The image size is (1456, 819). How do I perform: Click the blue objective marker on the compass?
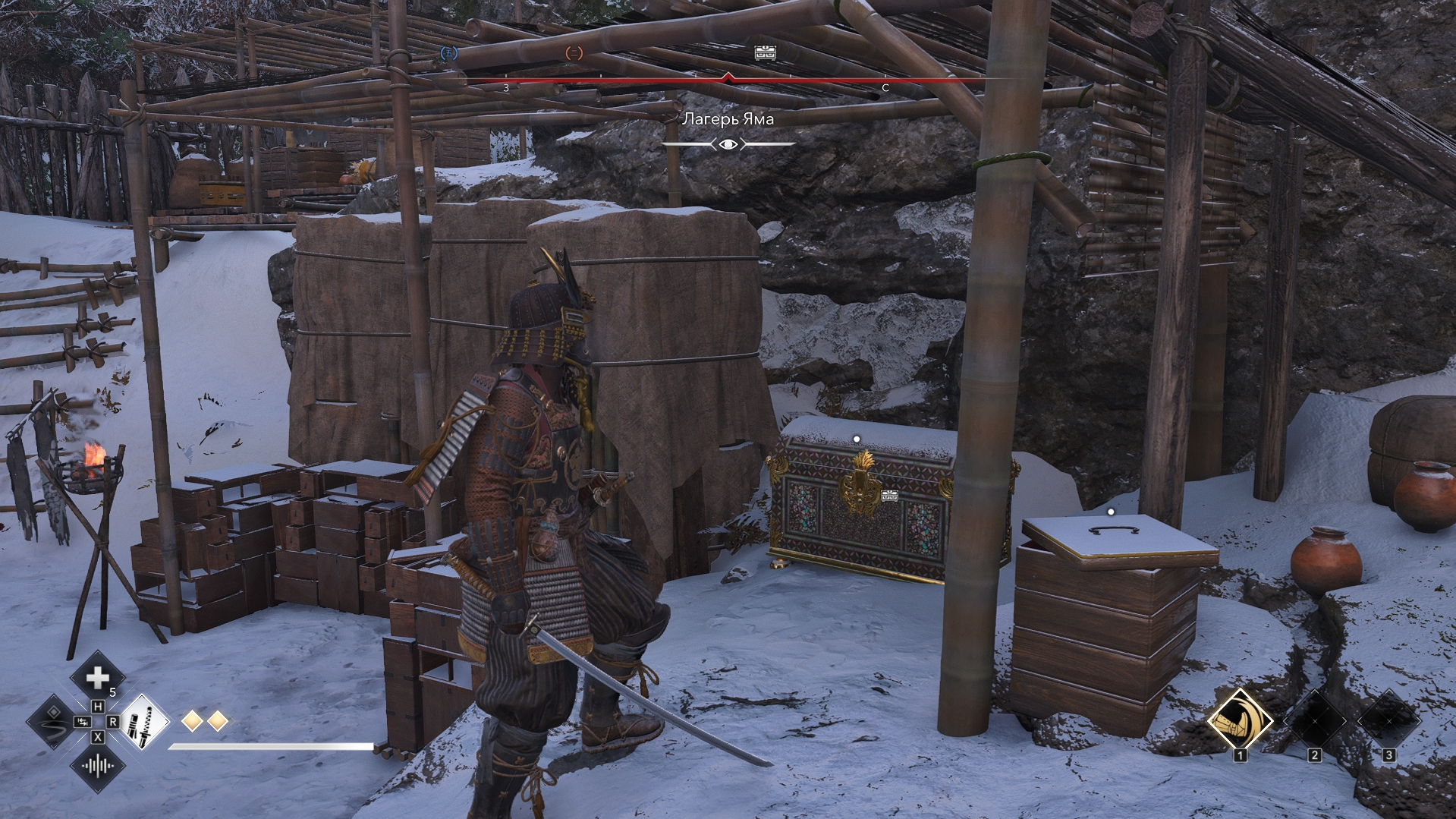coord(449,53)
